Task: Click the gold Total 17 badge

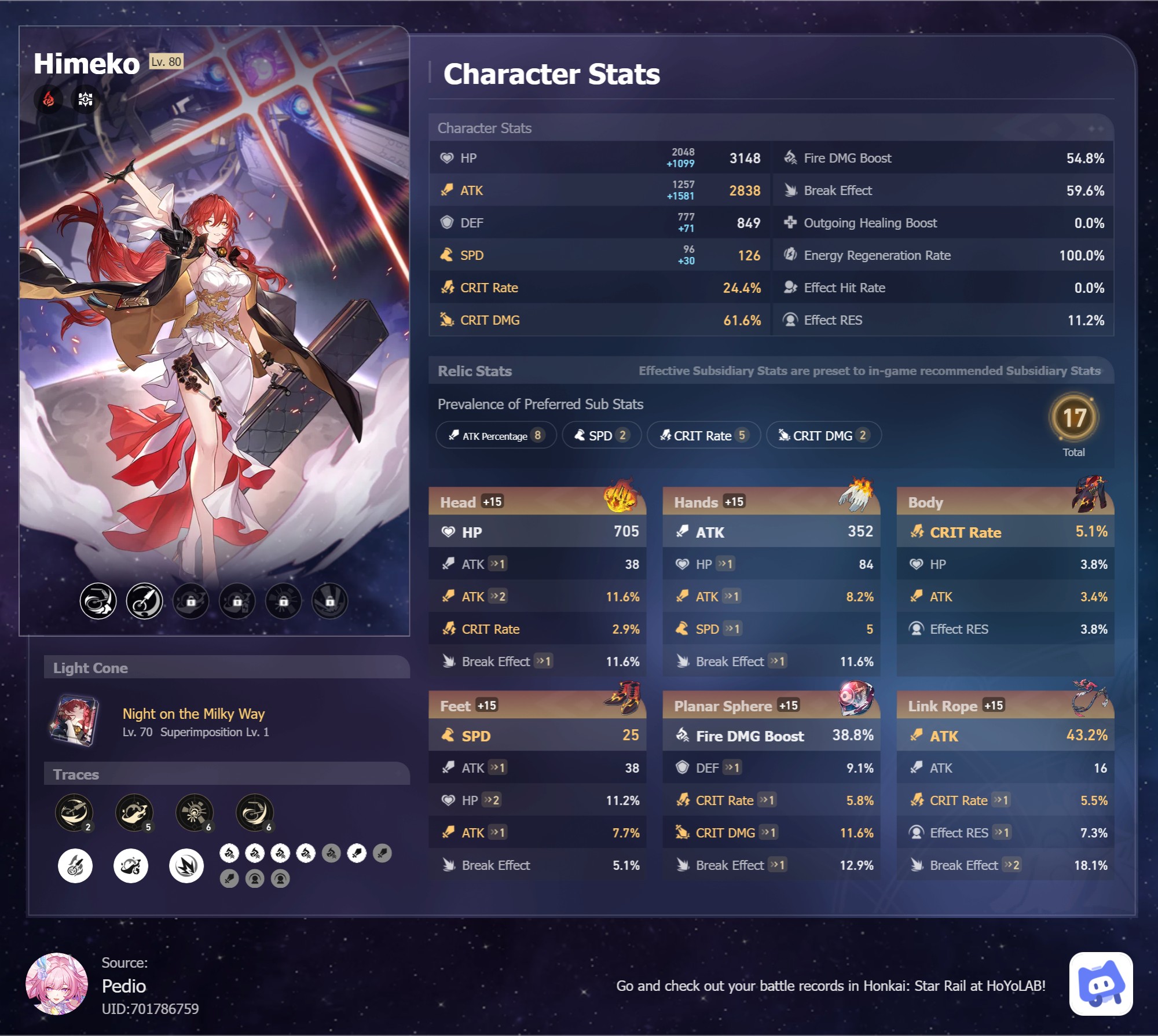Action: [1073, 418]
